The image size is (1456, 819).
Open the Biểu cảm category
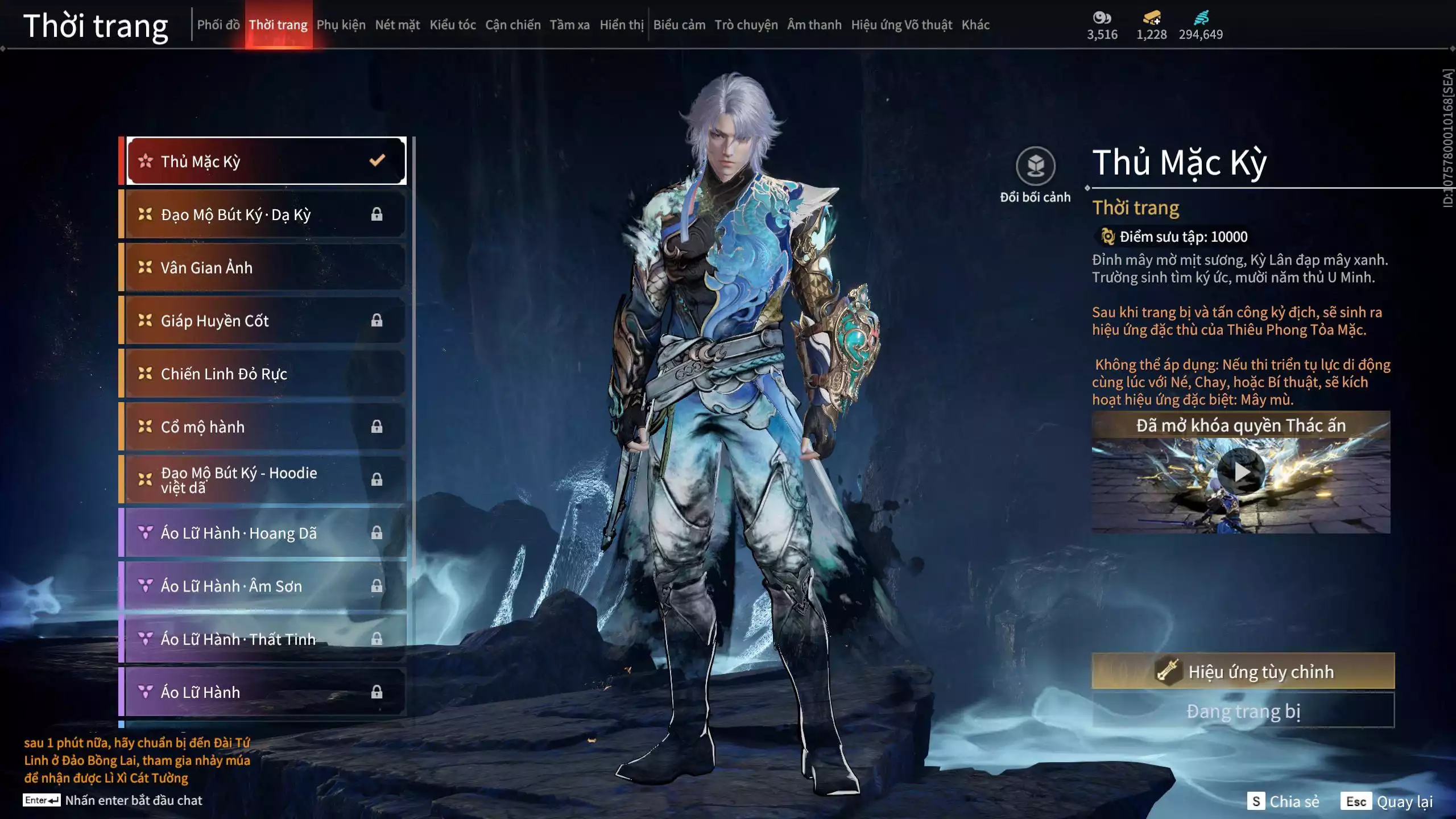pos(679,25)
